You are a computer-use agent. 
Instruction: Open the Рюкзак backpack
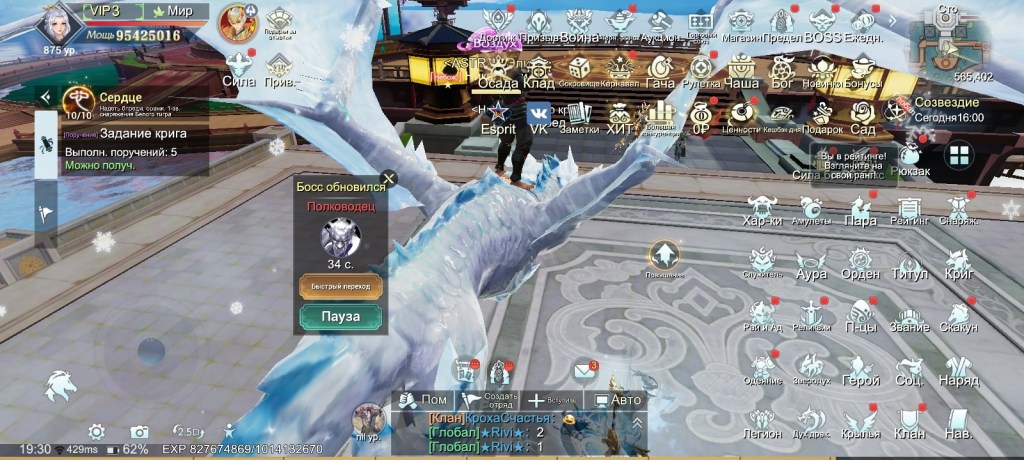(909, 161)
